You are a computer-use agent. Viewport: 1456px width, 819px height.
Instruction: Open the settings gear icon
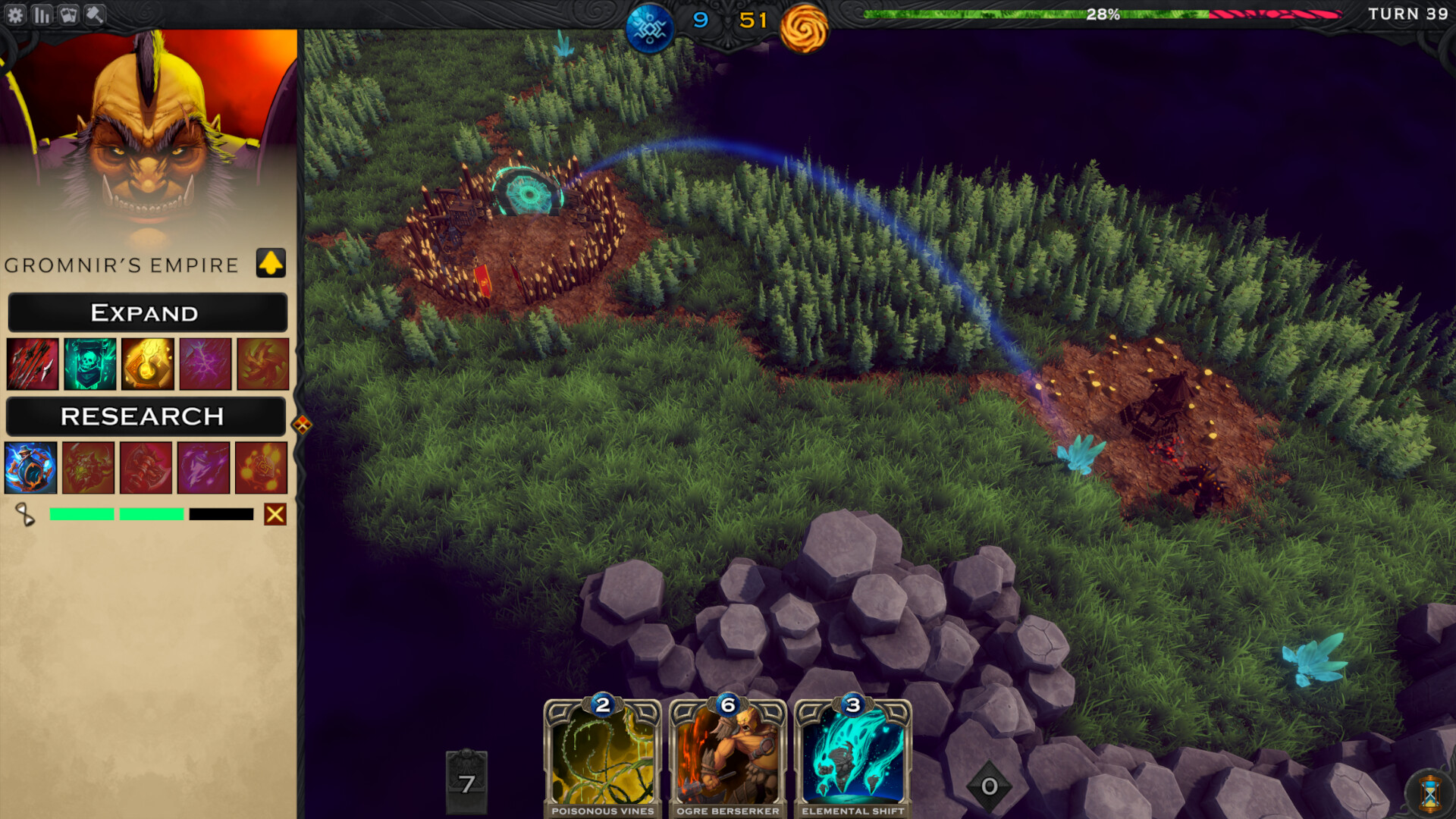[x=17, y=14]
